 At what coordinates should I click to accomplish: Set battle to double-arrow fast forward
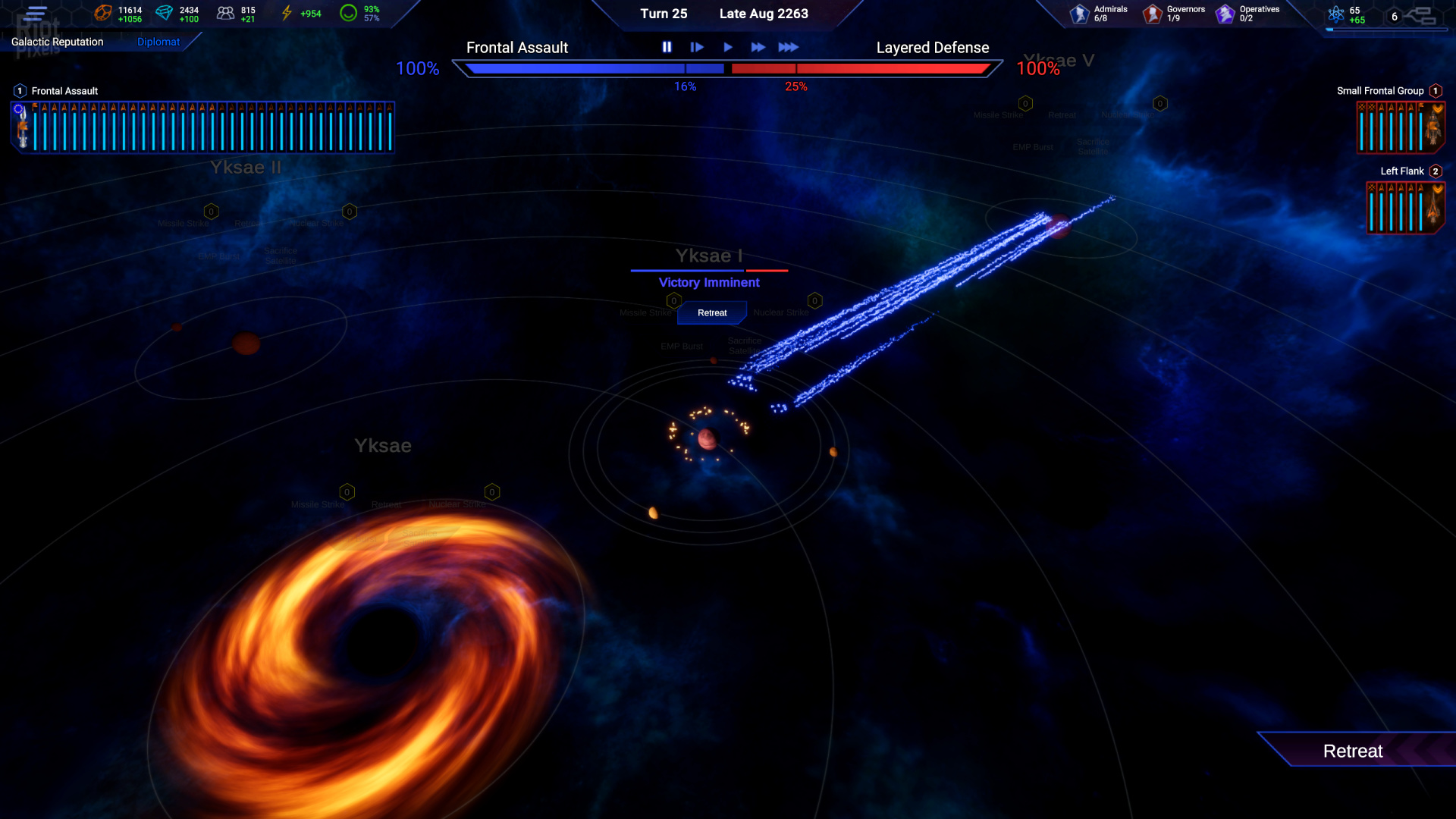point(758,47)
